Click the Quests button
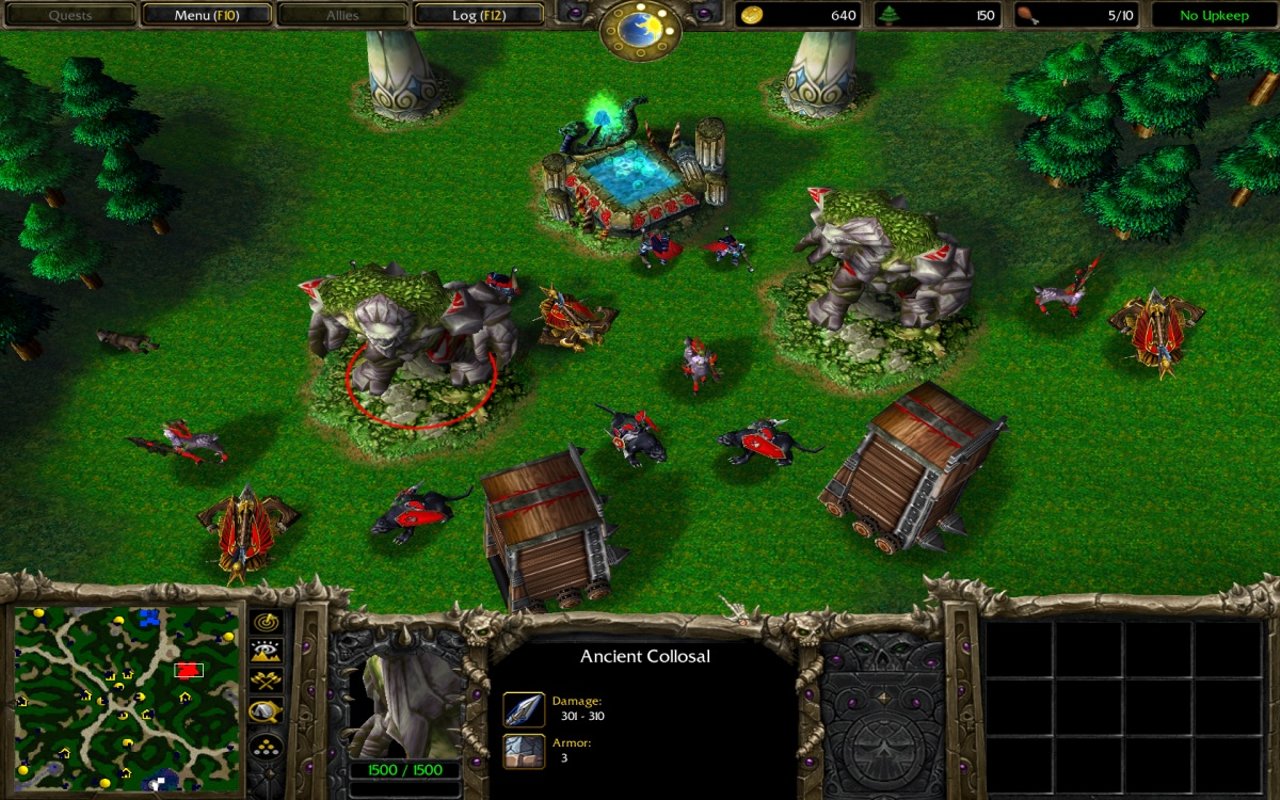 point(70,15)
